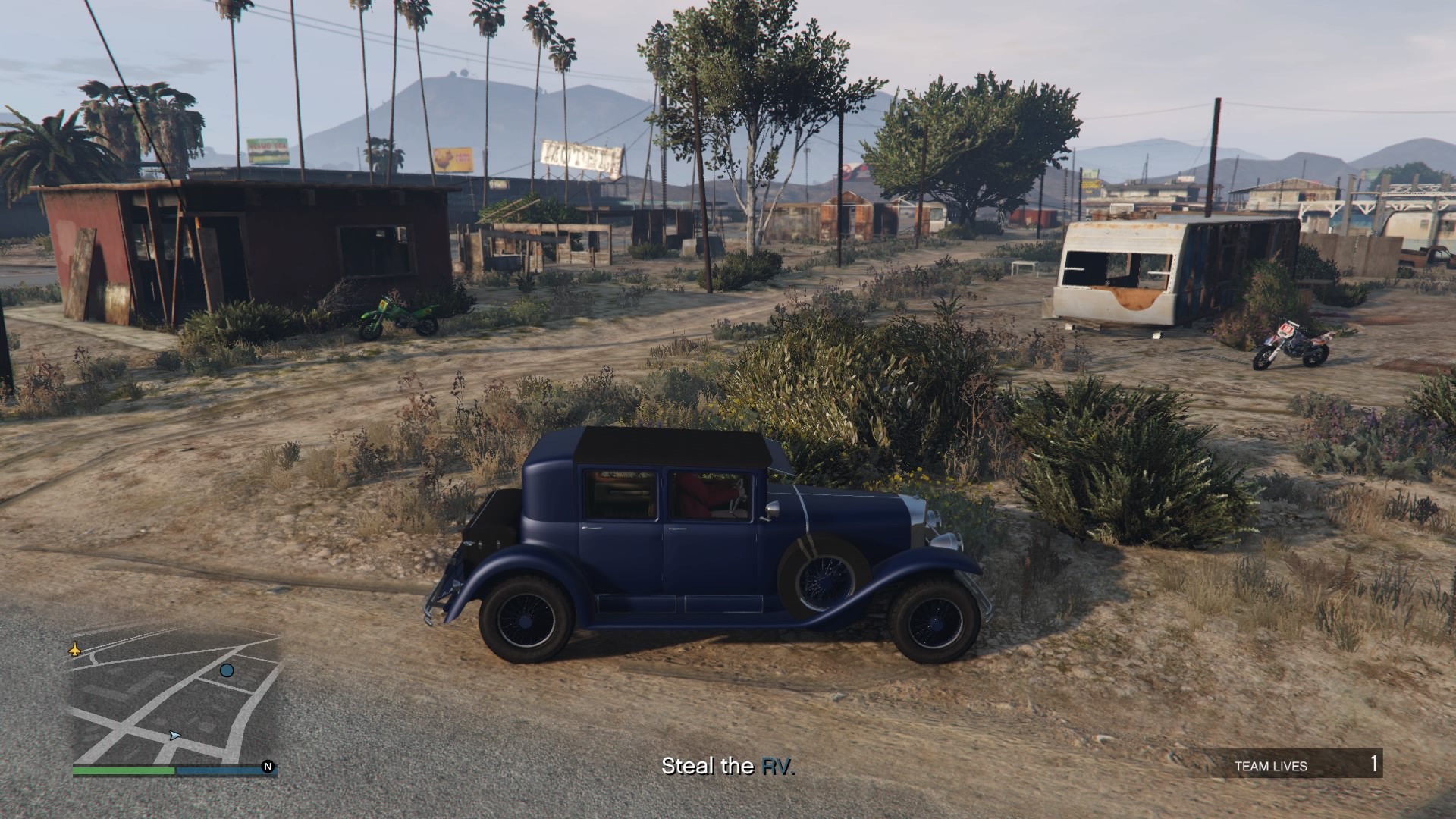The width and height of the screenshot is (1456, 819).
Task: Click the north compass indicator on minimap
Action: (268, 767)
